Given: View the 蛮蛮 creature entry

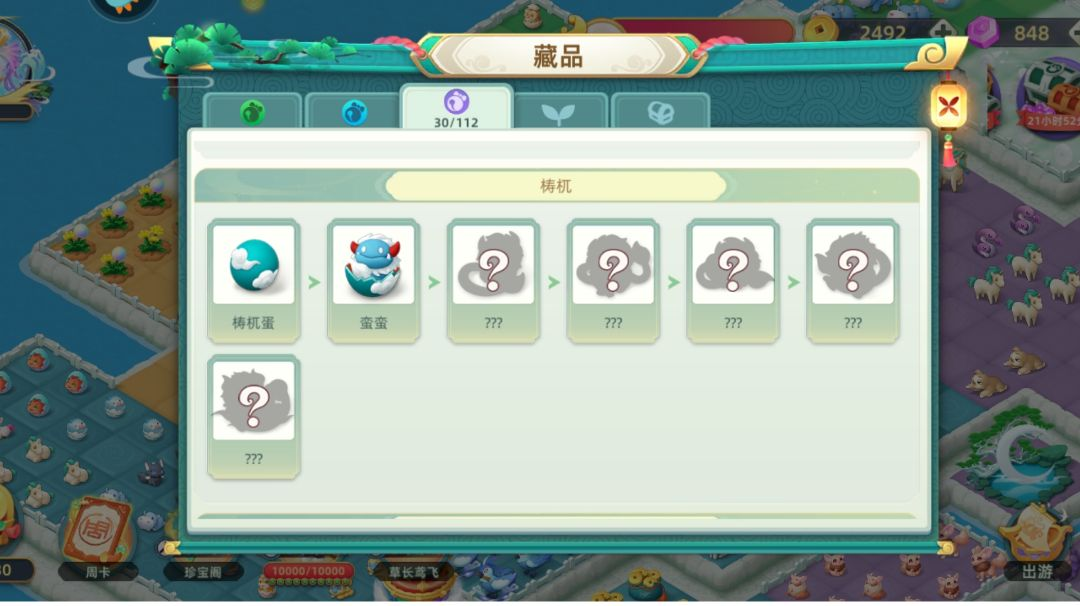Looking at the screenshot, I should (374, 280).
